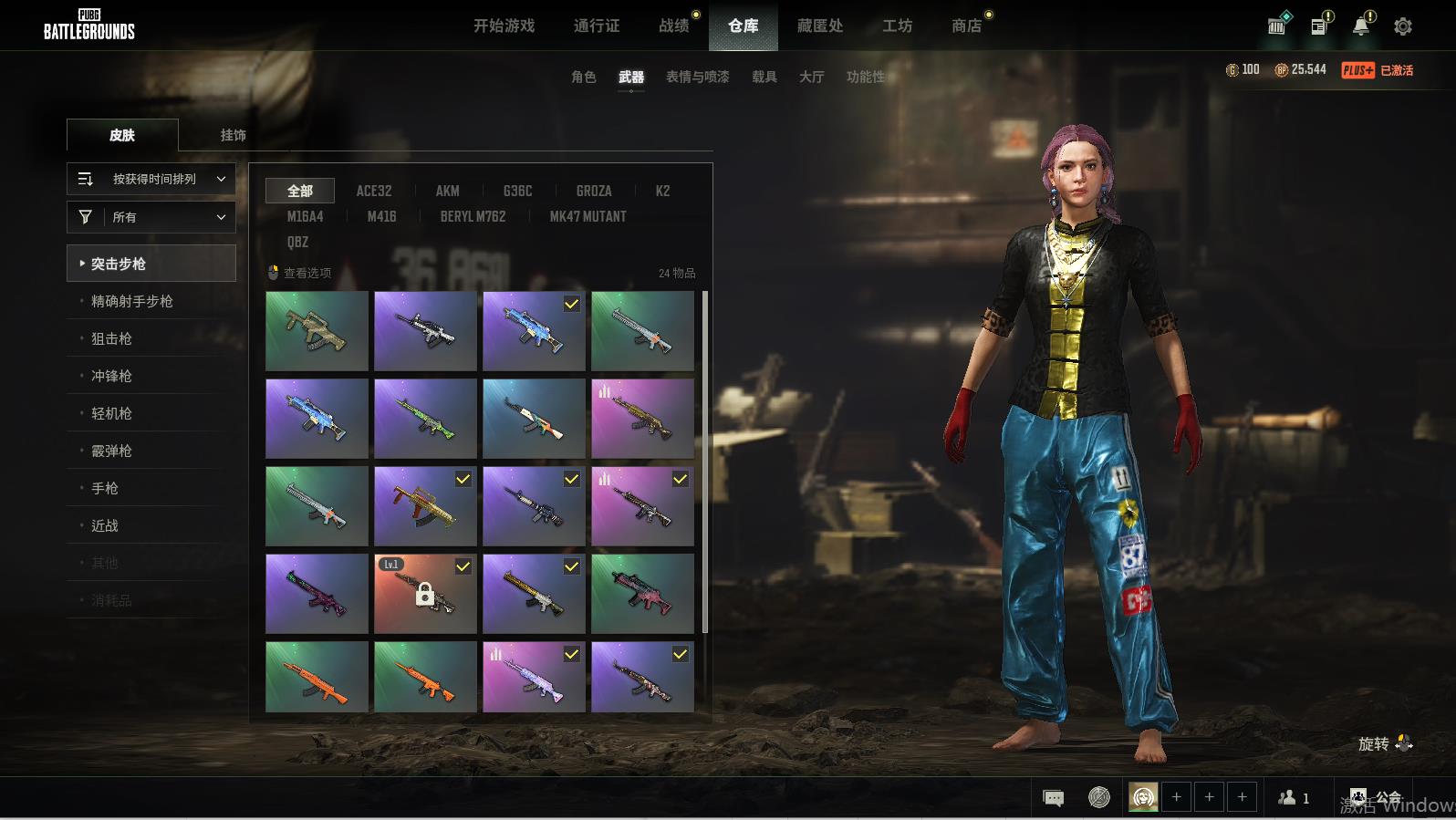Open the notification bell
Image resolution: width=1456 pixels, height=820 pixels.
[1361, 26]
